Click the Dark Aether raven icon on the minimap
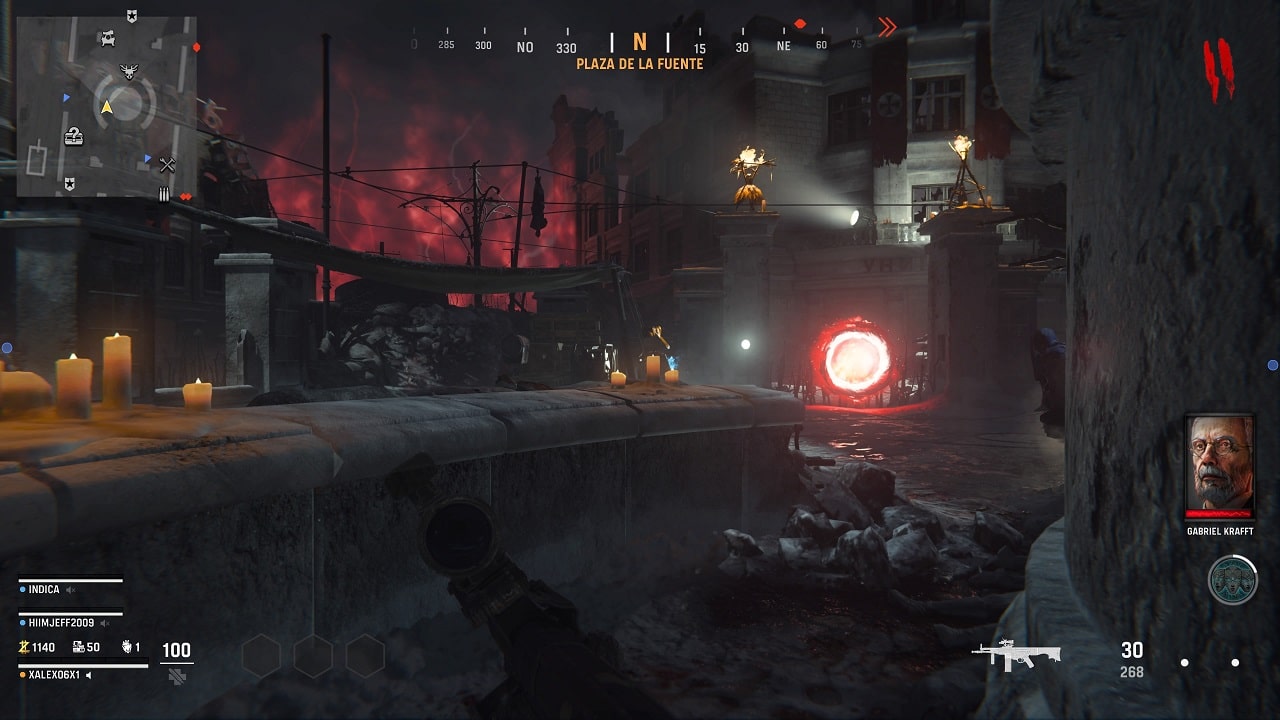This screenshot has width=1280, height=720. (128, 72)
